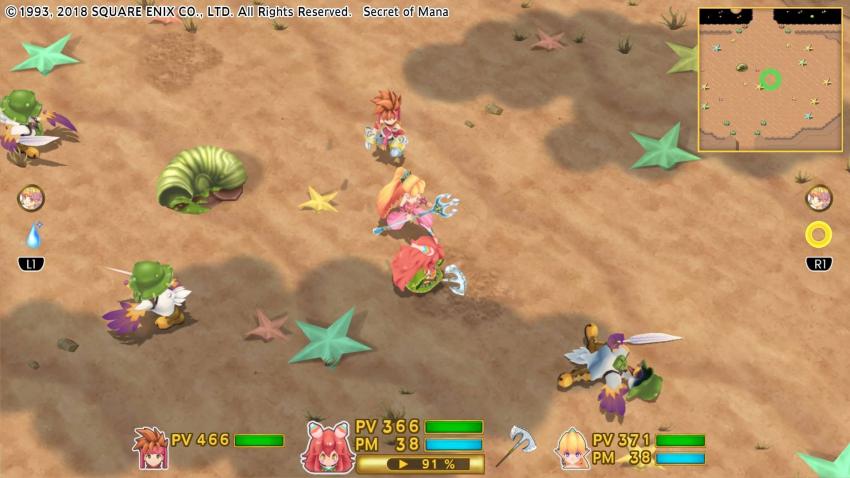Activate the yellow ring shortcut
This screenshot has height=478, width=850.
tap(818, 235)
